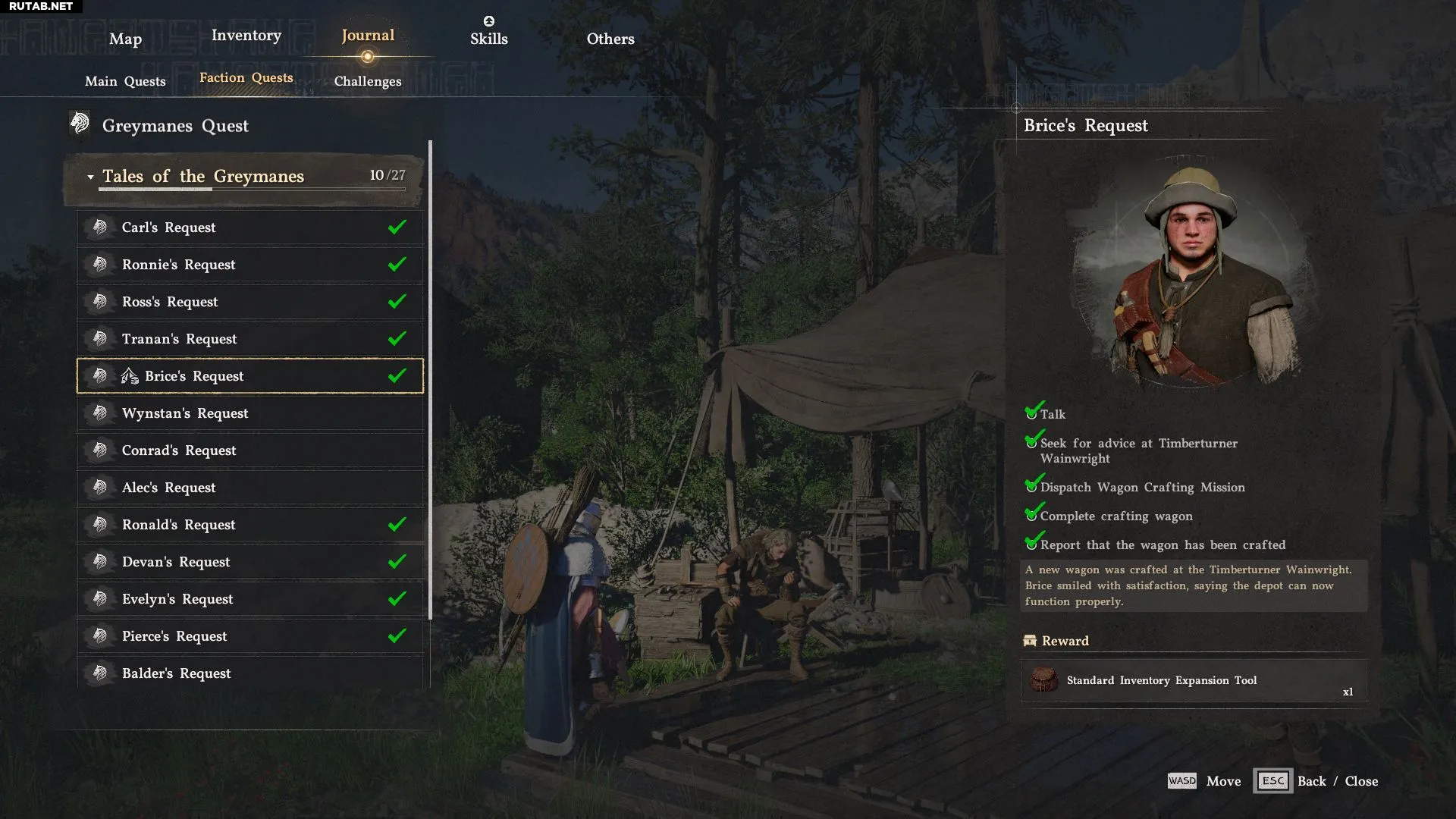
Task: Choose Ronnie's Request from the list
Action: coord(249,265)
